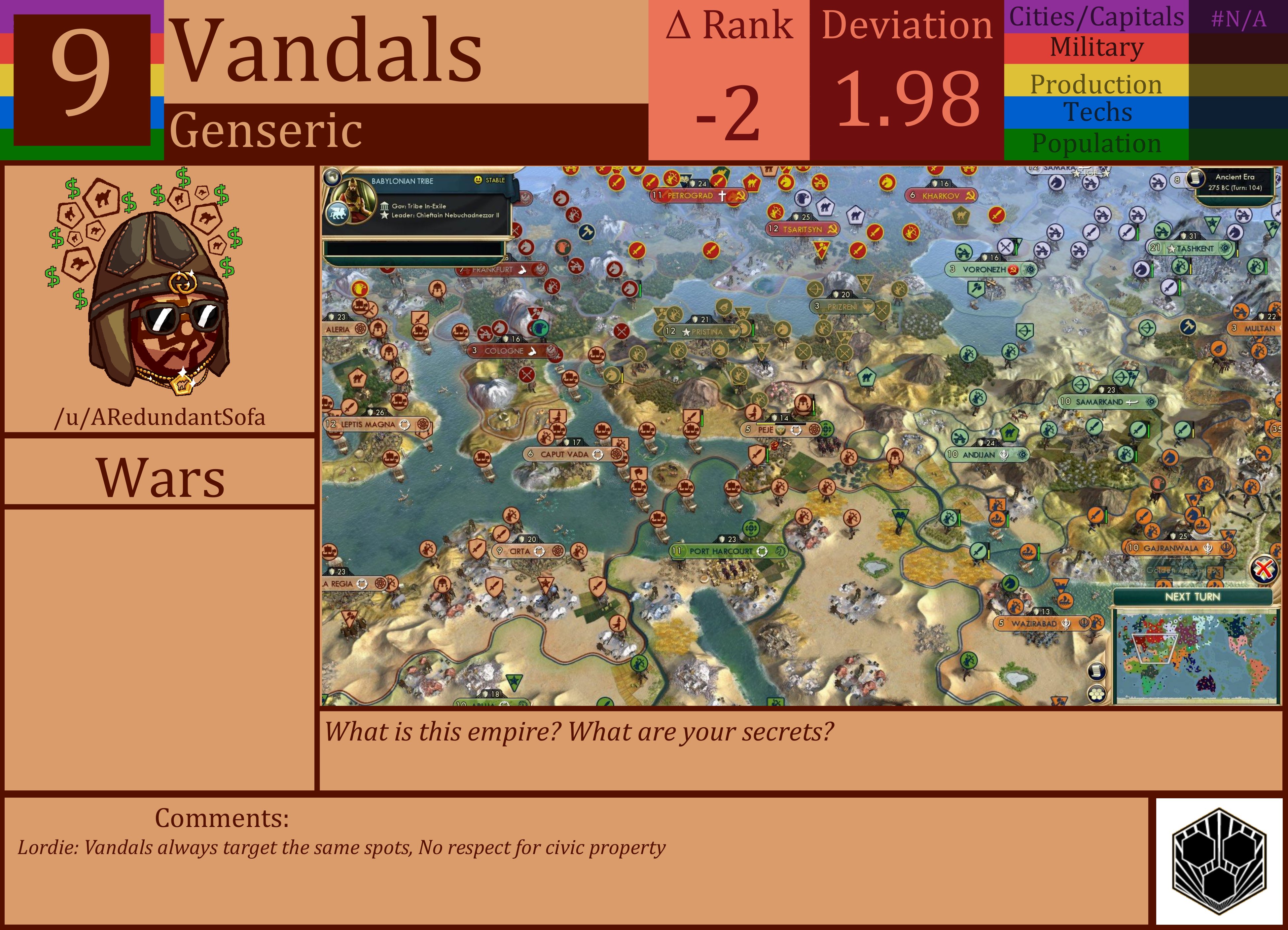This screenshot has height=930, width=1288.
Task: Switch to strategic view using the hex grid icon
Action: [1096, 695]
